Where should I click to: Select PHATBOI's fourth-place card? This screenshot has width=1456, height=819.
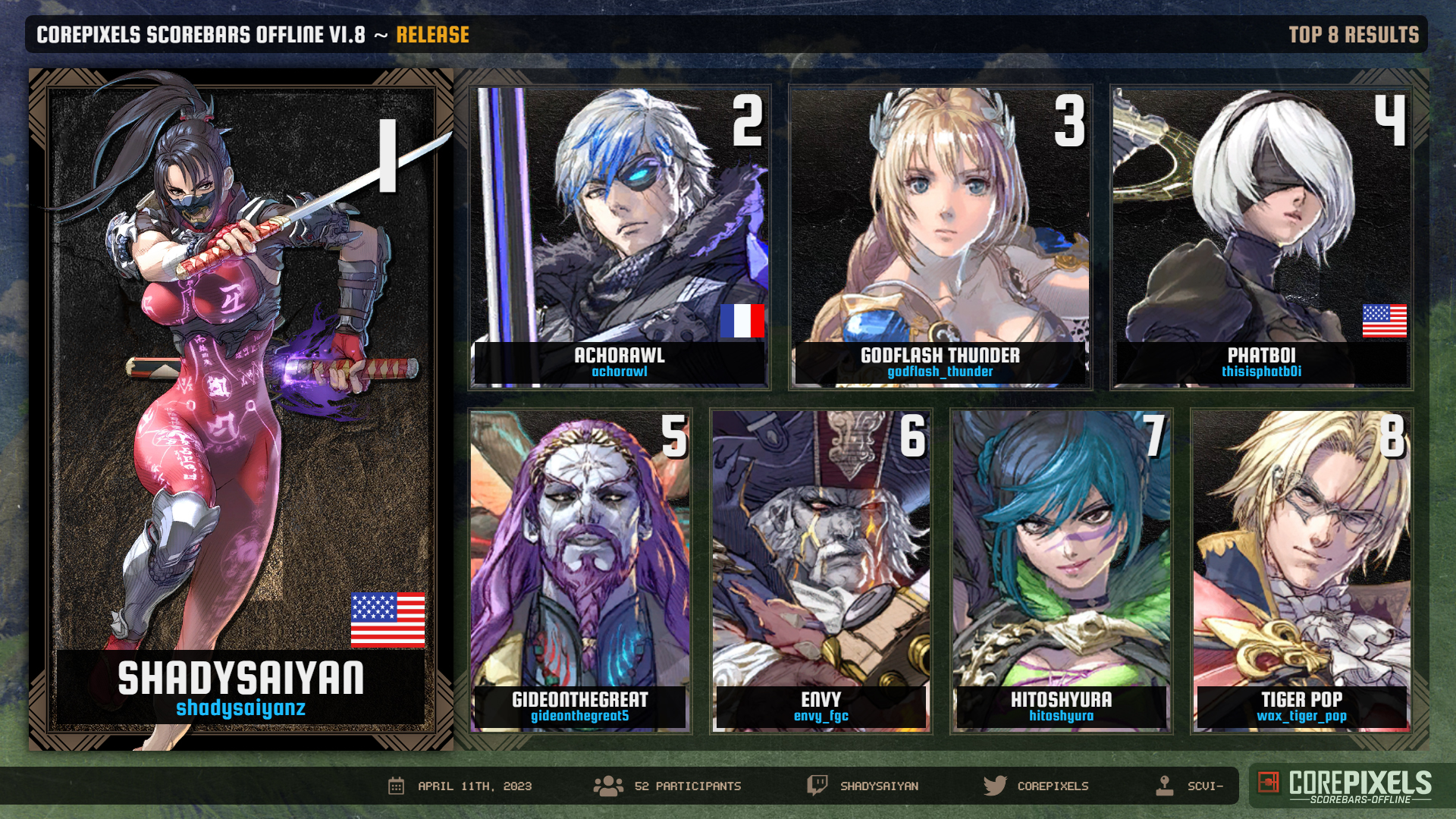tap(1261, 237)
